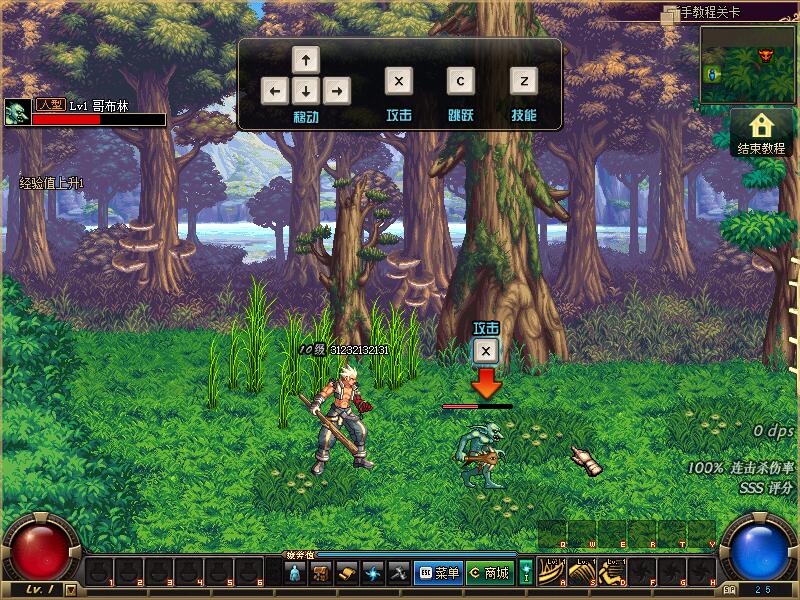Click the crossed hammer tools icon
800x600 pixels.
398,573
